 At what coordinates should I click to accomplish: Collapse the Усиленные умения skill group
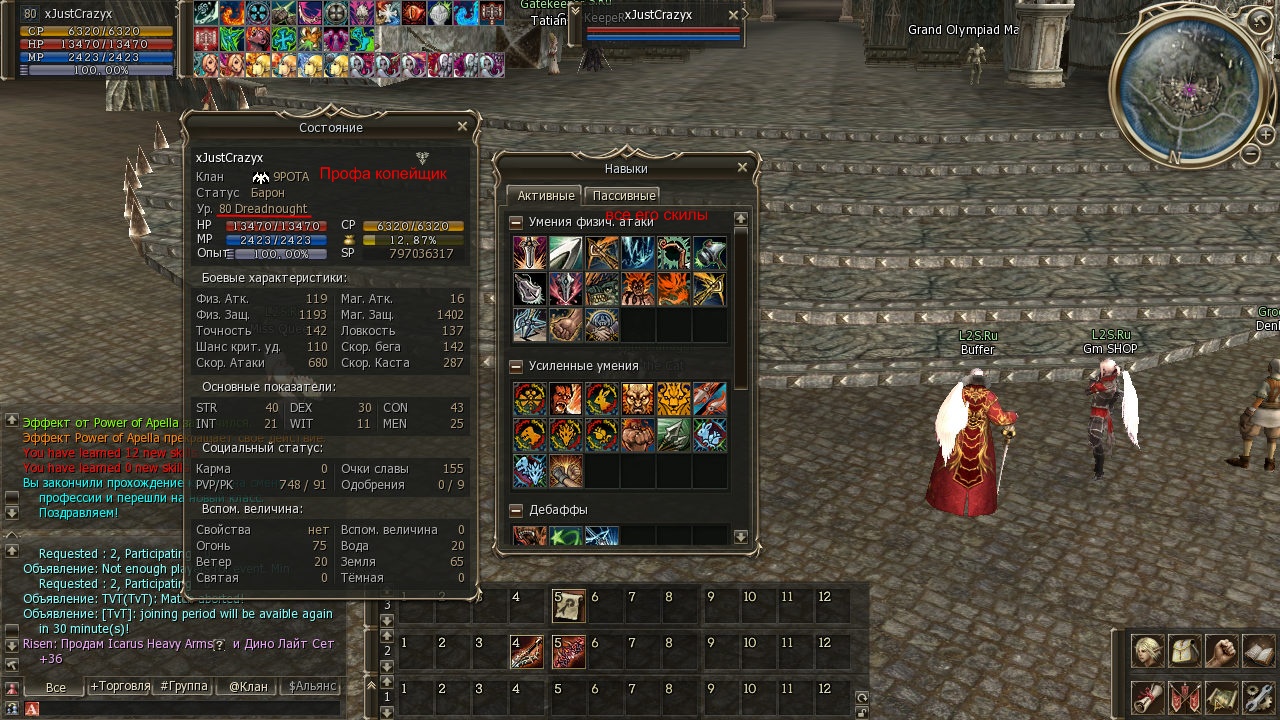(516, 366)
